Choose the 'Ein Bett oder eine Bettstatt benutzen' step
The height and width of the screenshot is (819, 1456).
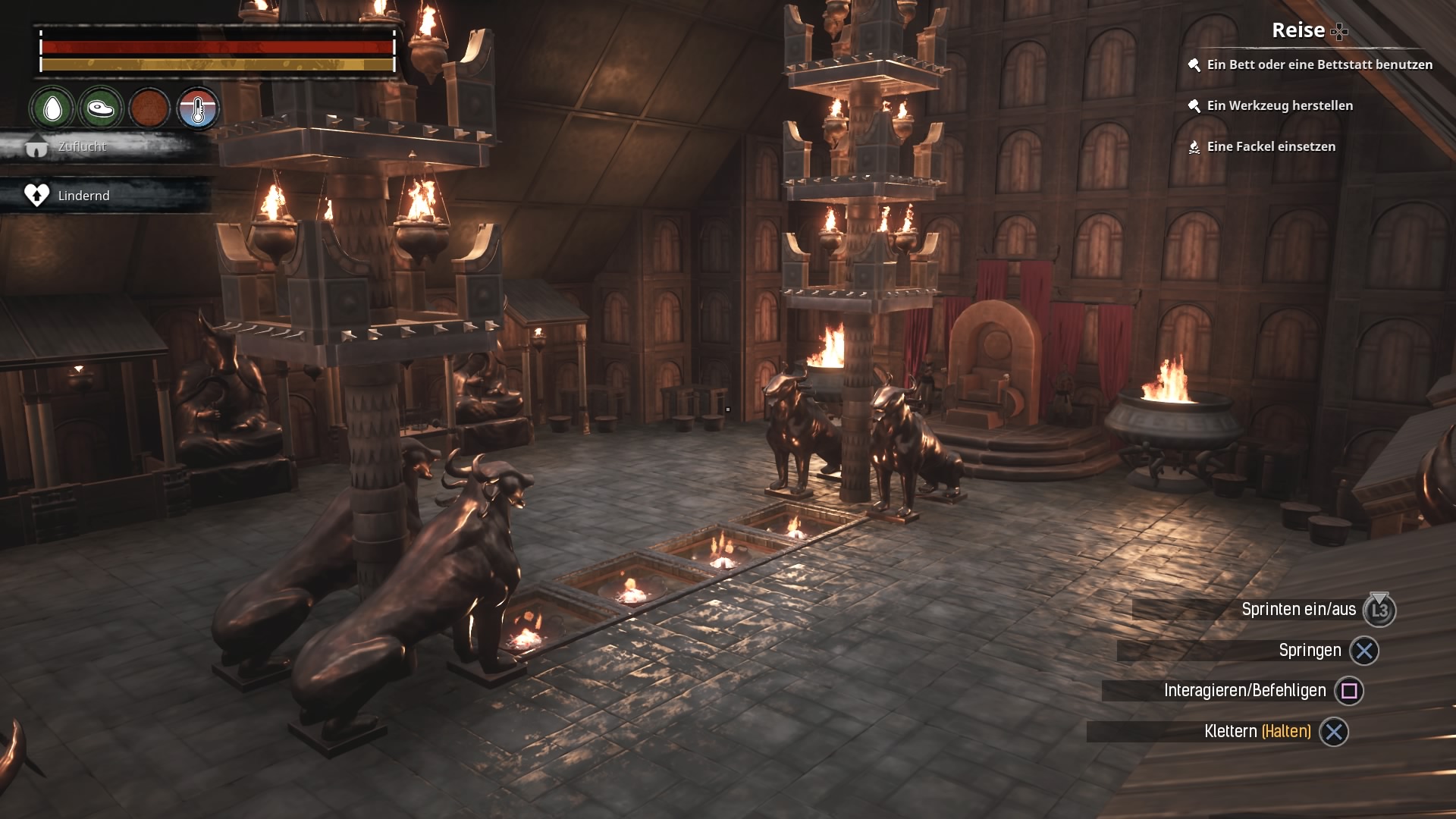tap(1319, 65)
